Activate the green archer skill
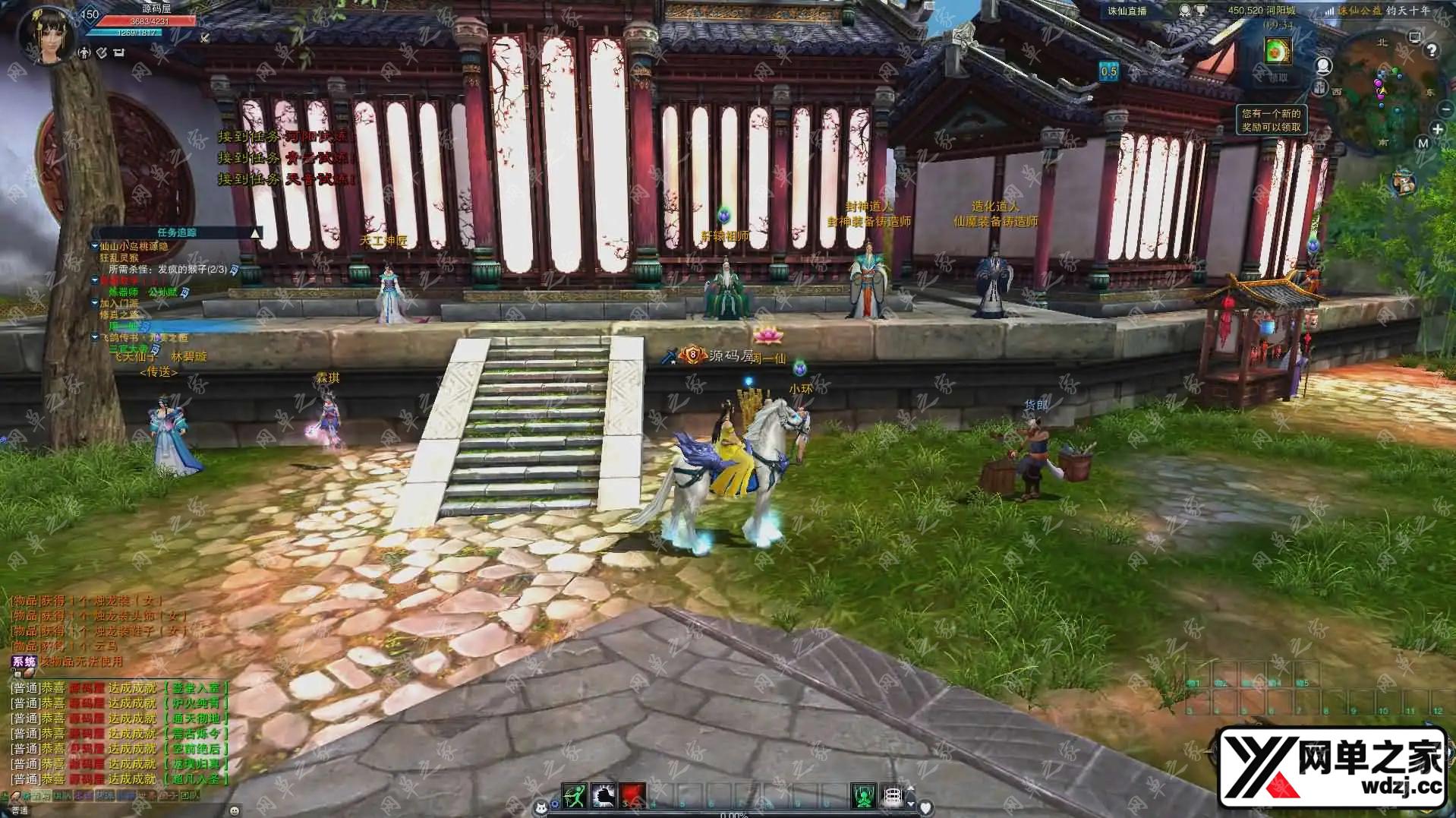 (x=573, y=795)
